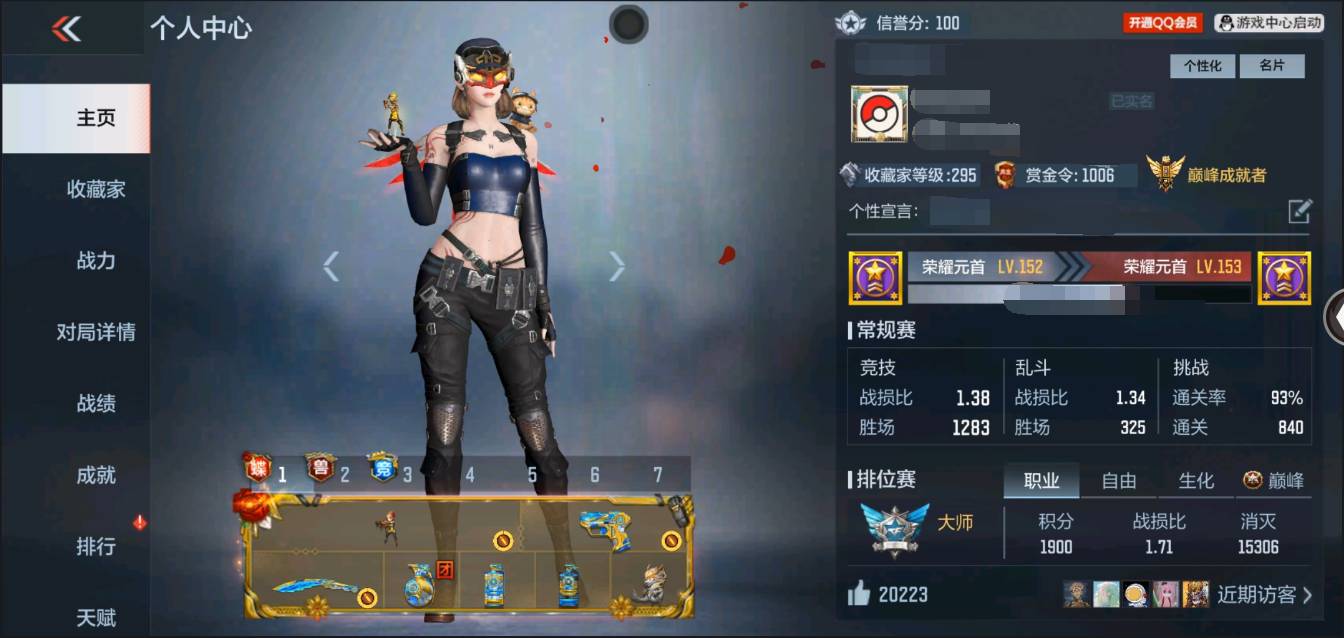The width and height of the screenshot is (1344, 638).
Task: Switch to the 巅峰 ranked tab
Action: [x=1274, y=481]
